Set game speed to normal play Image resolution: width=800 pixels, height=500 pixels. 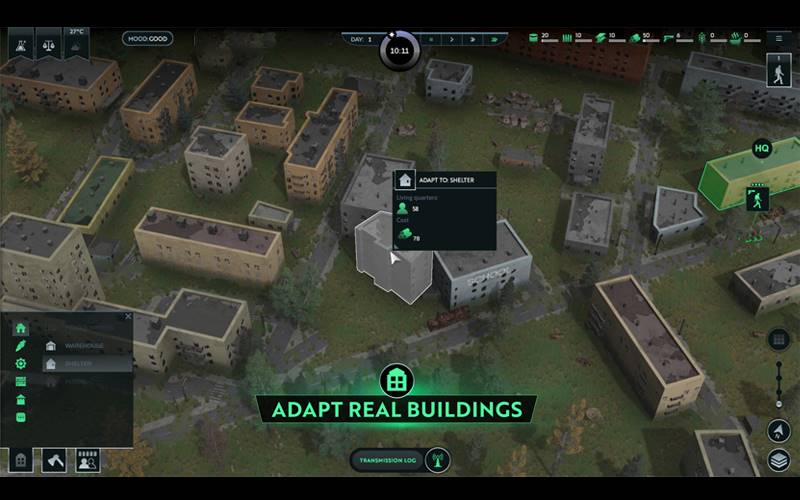coord(452,39)
